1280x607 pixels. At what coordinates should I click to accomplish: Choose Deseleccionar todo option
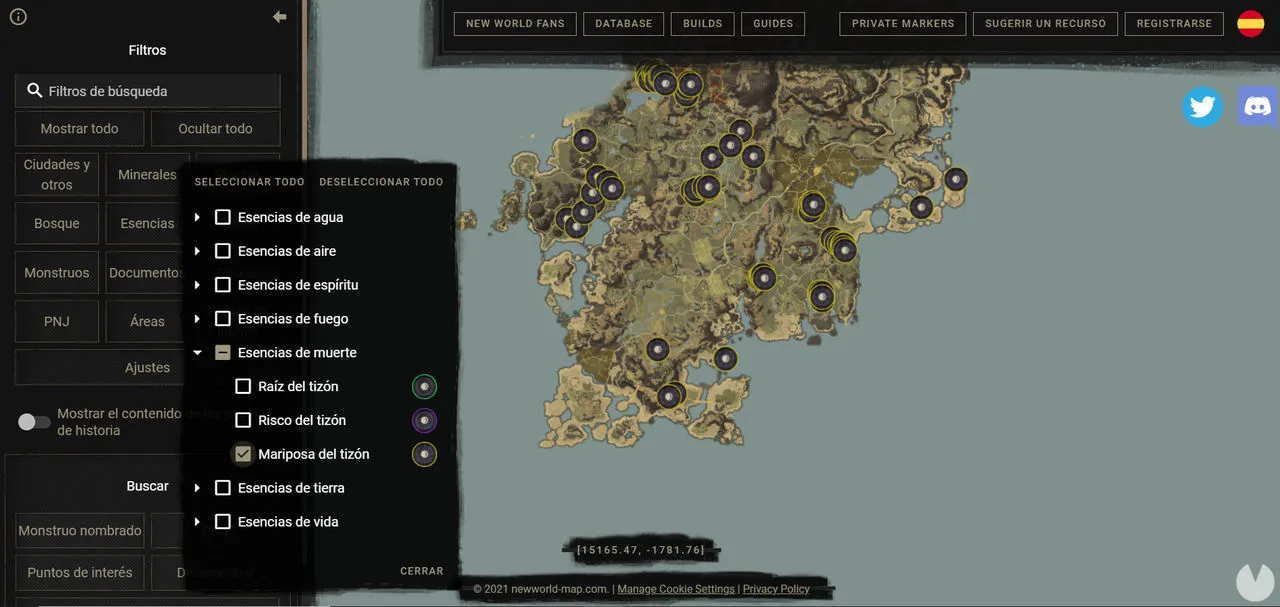[381, 182]
